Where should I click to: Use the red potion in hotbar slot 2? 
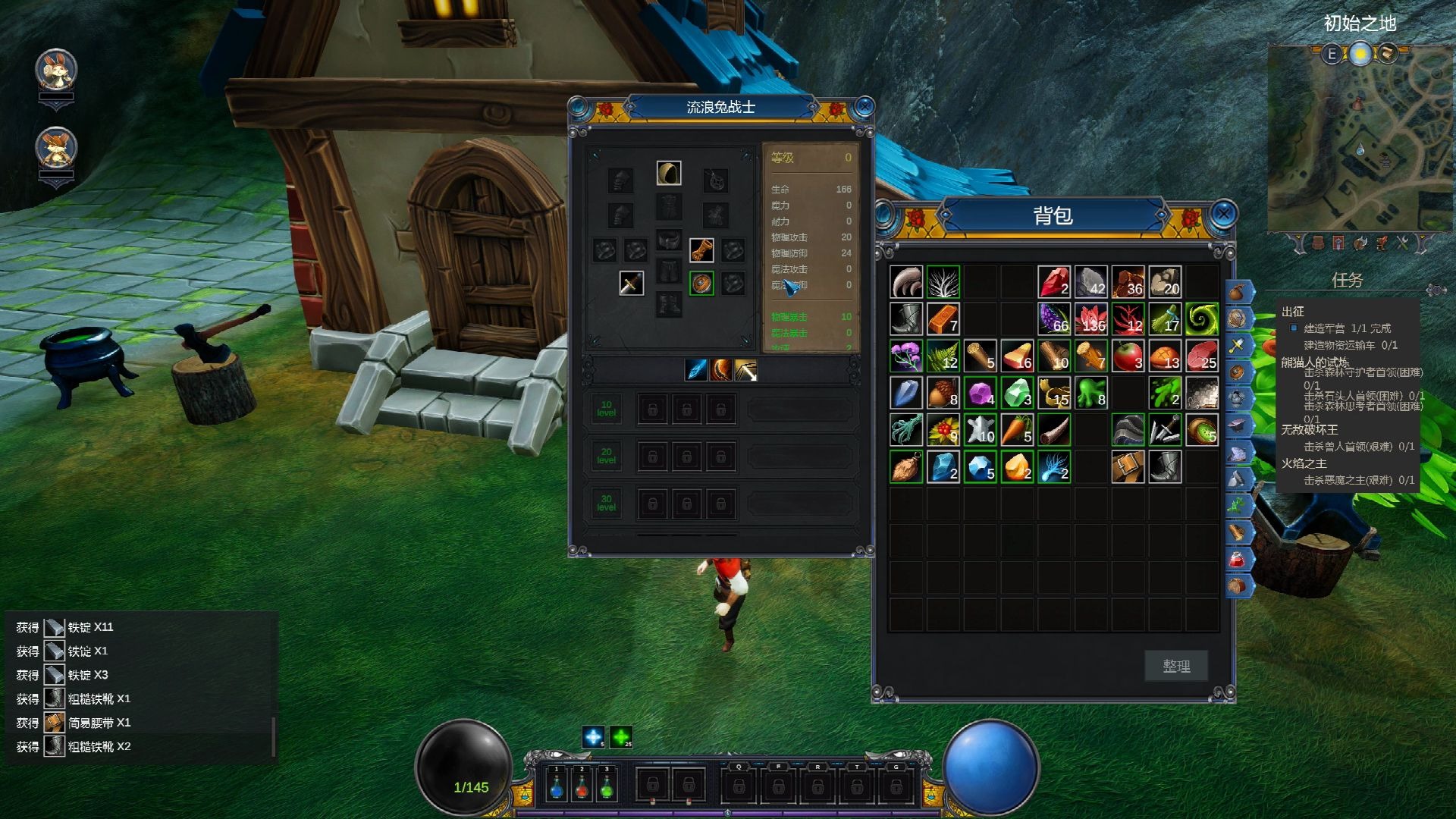(x=582, y=786)
